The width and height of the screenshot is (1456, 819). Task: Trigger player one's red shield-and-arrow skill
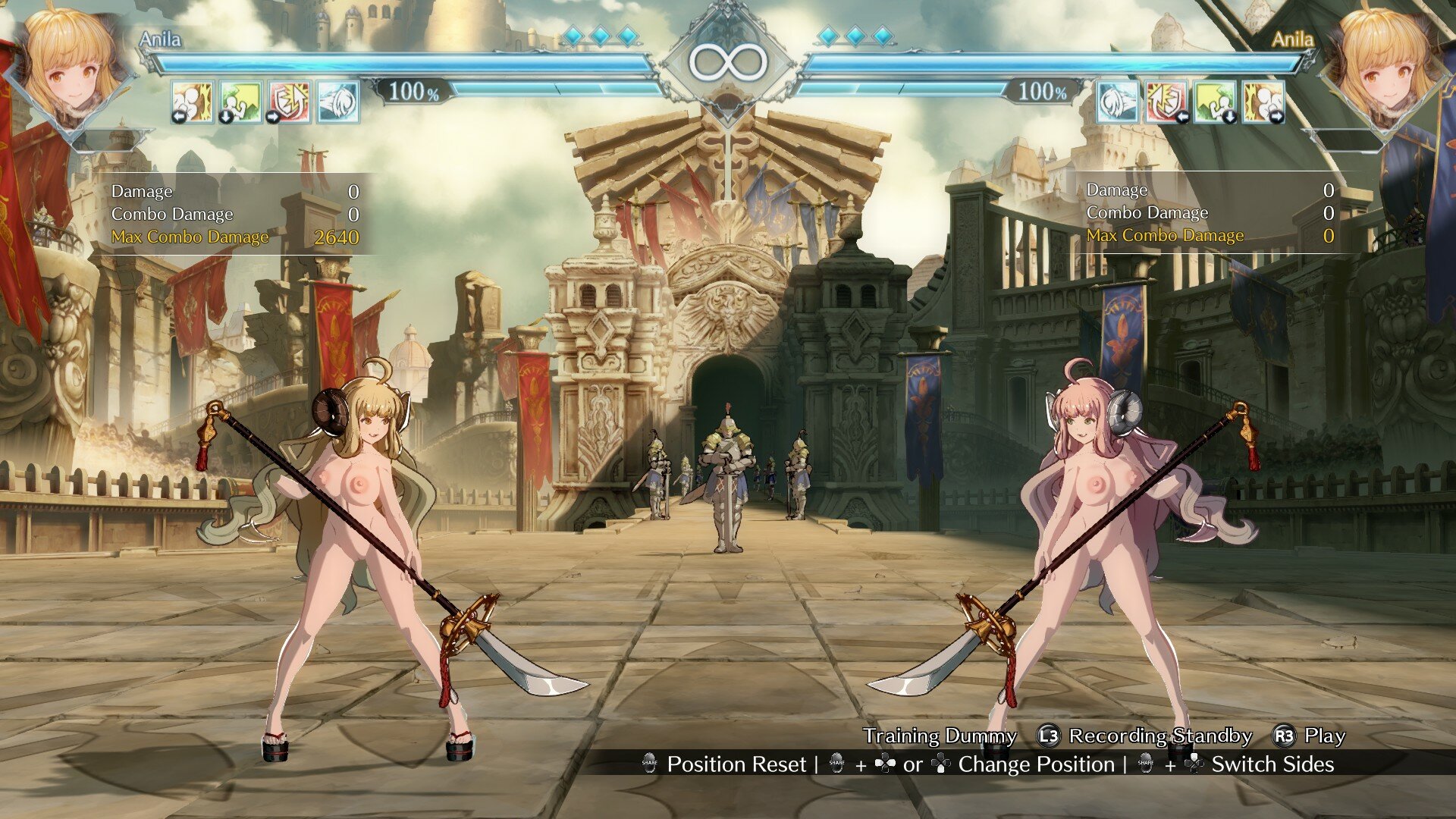point(290,102)
